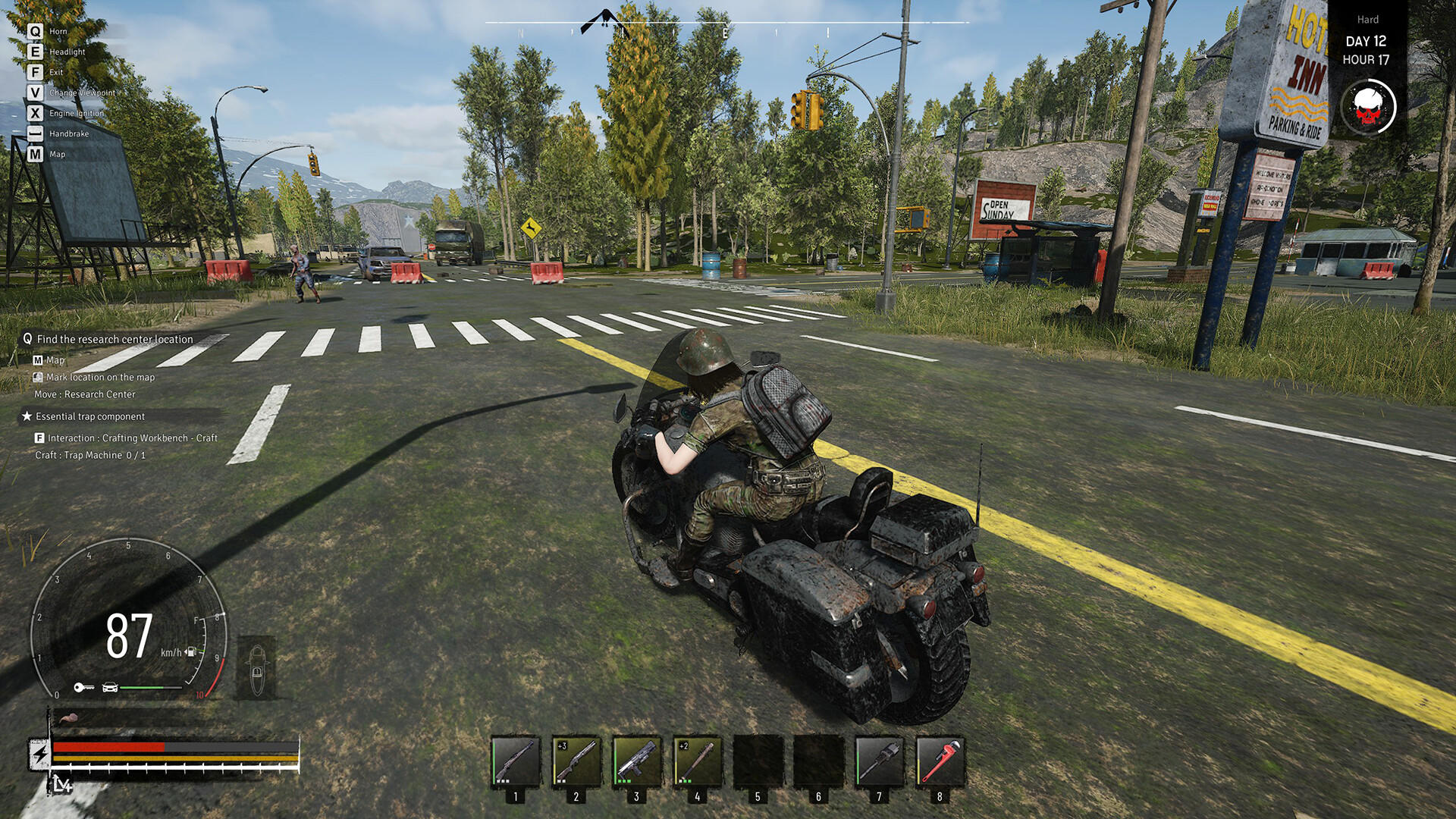Image resolution: width=1456 pixels, height=819 pixels.
Task: Click the meat status effect icon
Action: (x=68, y=717)
